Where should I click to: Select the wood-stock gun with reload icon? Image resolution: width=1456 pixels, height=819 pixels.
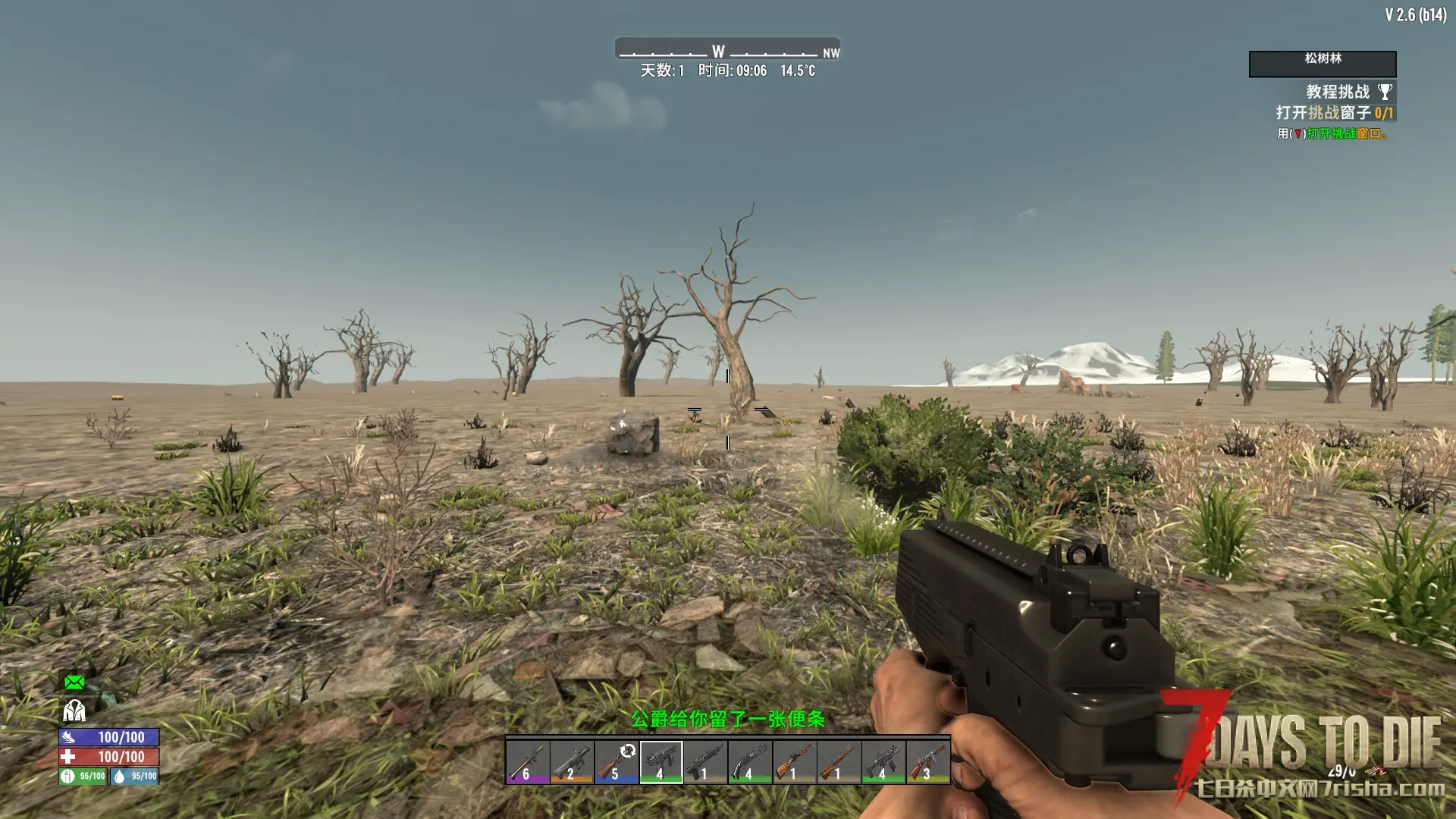point(617,761)
